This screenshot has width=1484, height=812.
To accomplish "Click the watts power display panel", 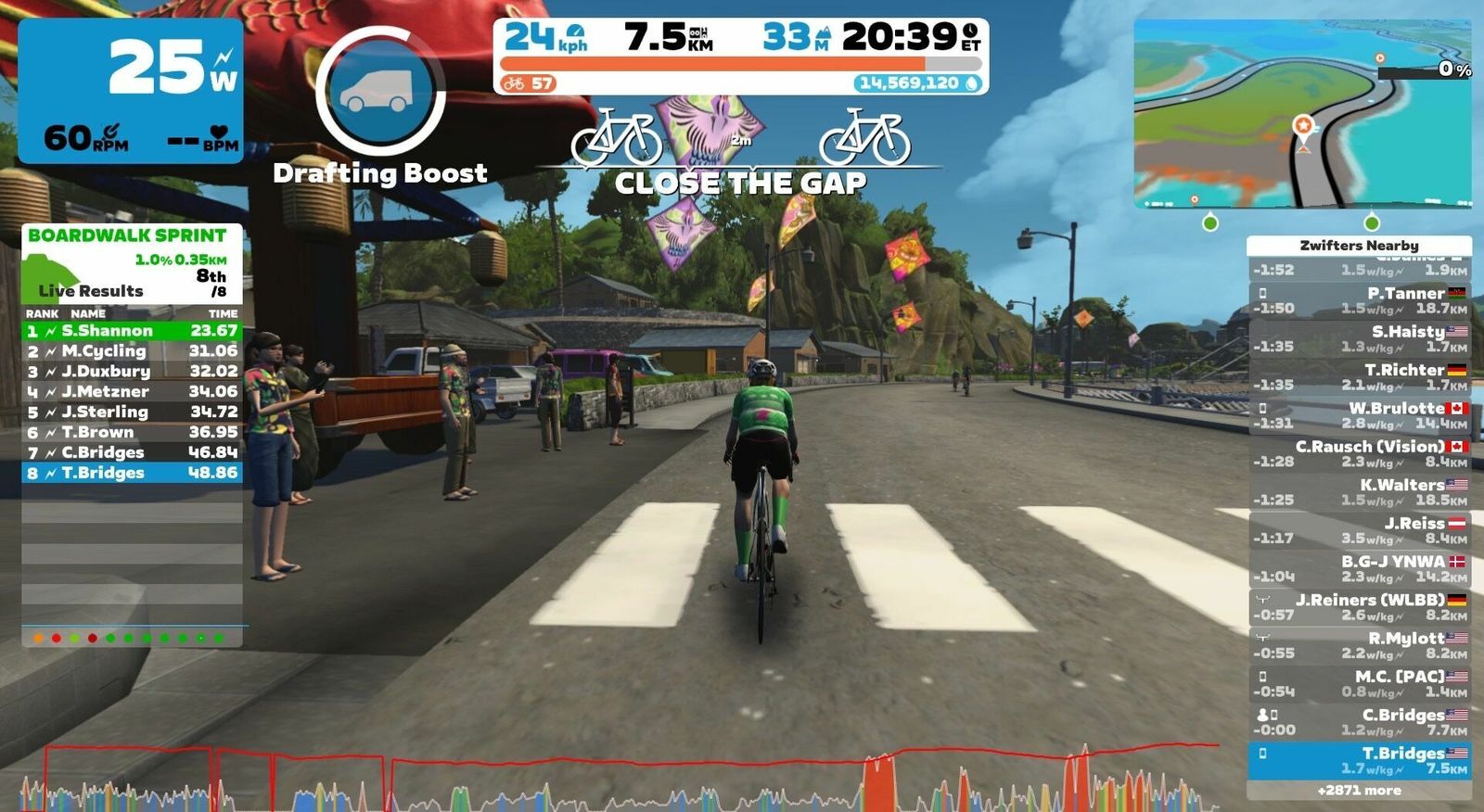I will (x=131, y=91).
